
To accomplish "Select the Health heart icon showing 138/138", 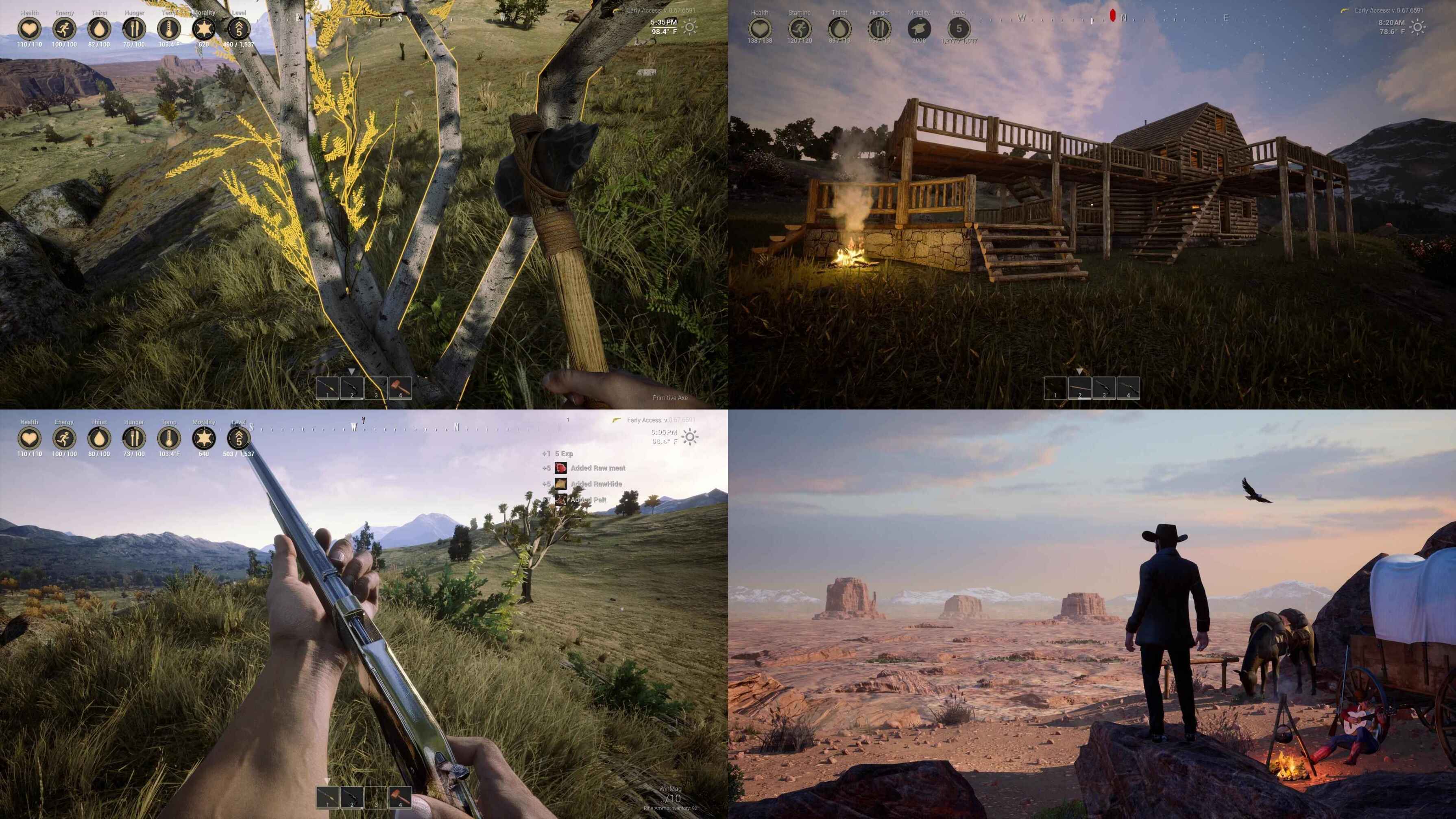I will [x=760, y=28].
